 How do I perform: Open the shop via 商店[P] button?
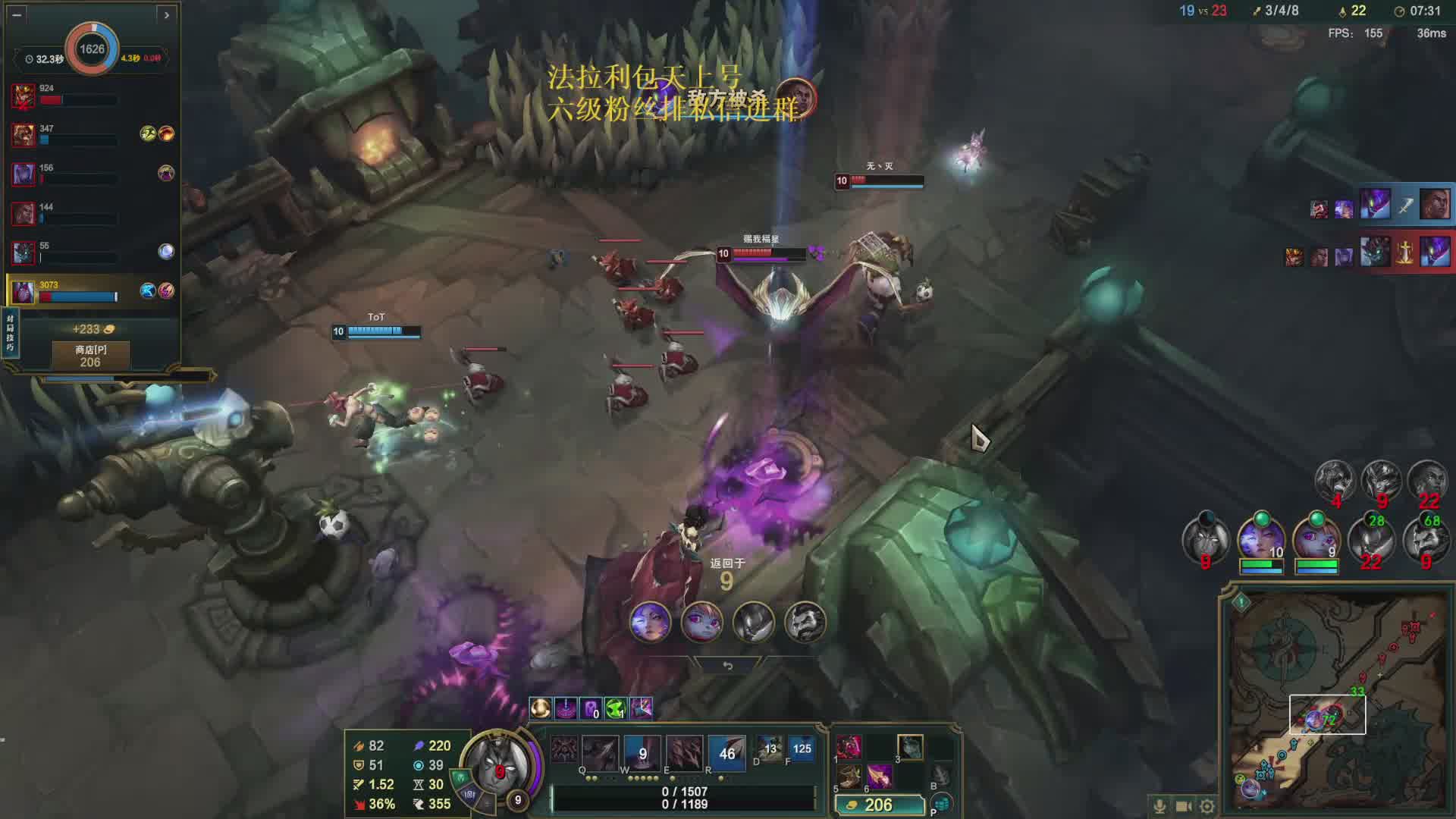pyautogui.click(x=90, y=356)
